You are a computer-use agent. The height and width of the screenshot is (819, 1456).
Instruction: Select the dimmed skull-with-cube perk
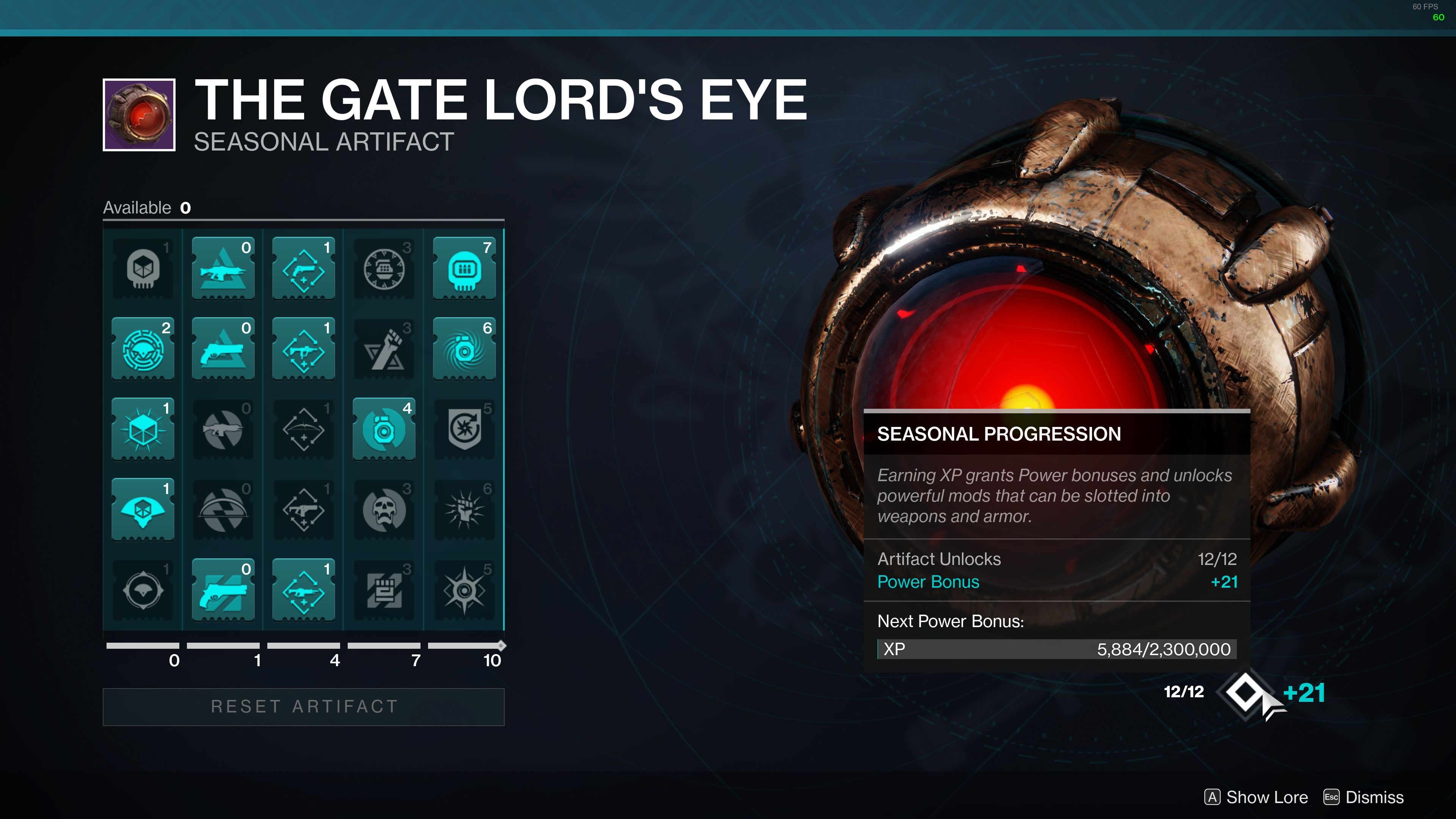point(143,268)
